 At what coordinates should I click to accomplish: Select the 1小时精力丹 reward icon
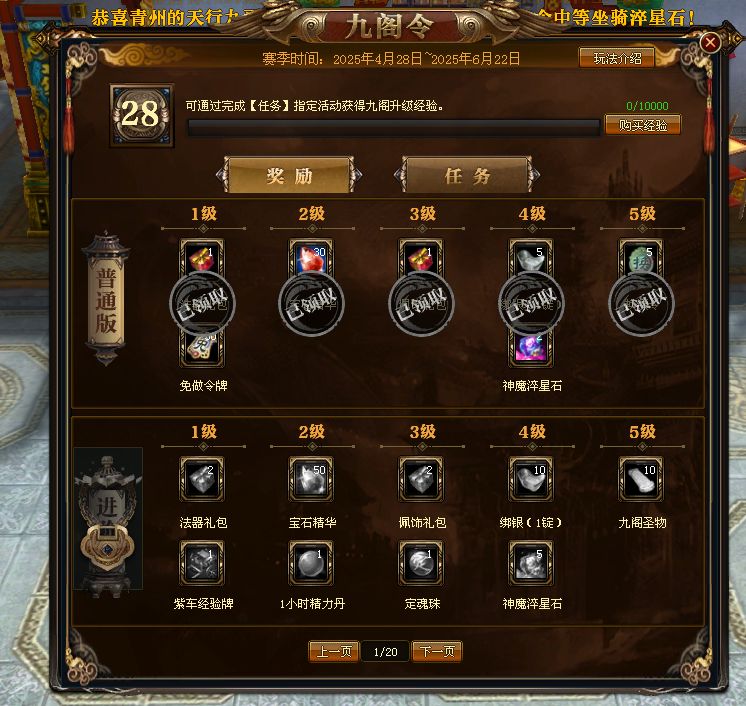coord(311,563)
